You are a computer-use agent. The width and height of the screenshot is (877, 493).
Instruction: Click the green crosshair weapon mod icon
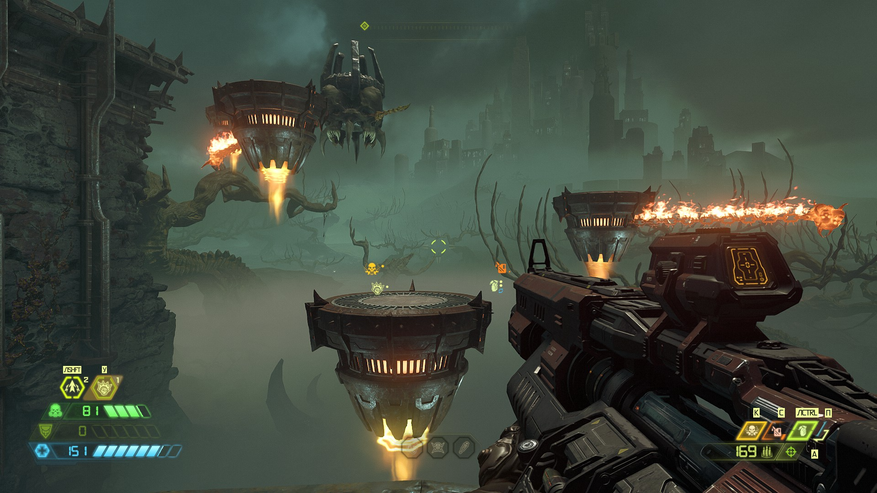coord(792,453)
